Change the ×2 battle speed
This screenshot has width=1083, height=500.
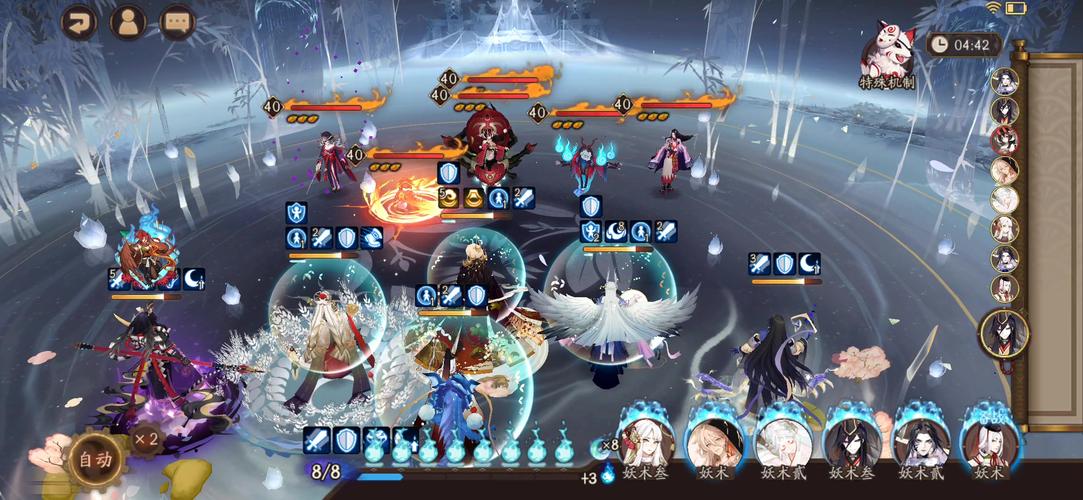147,439
